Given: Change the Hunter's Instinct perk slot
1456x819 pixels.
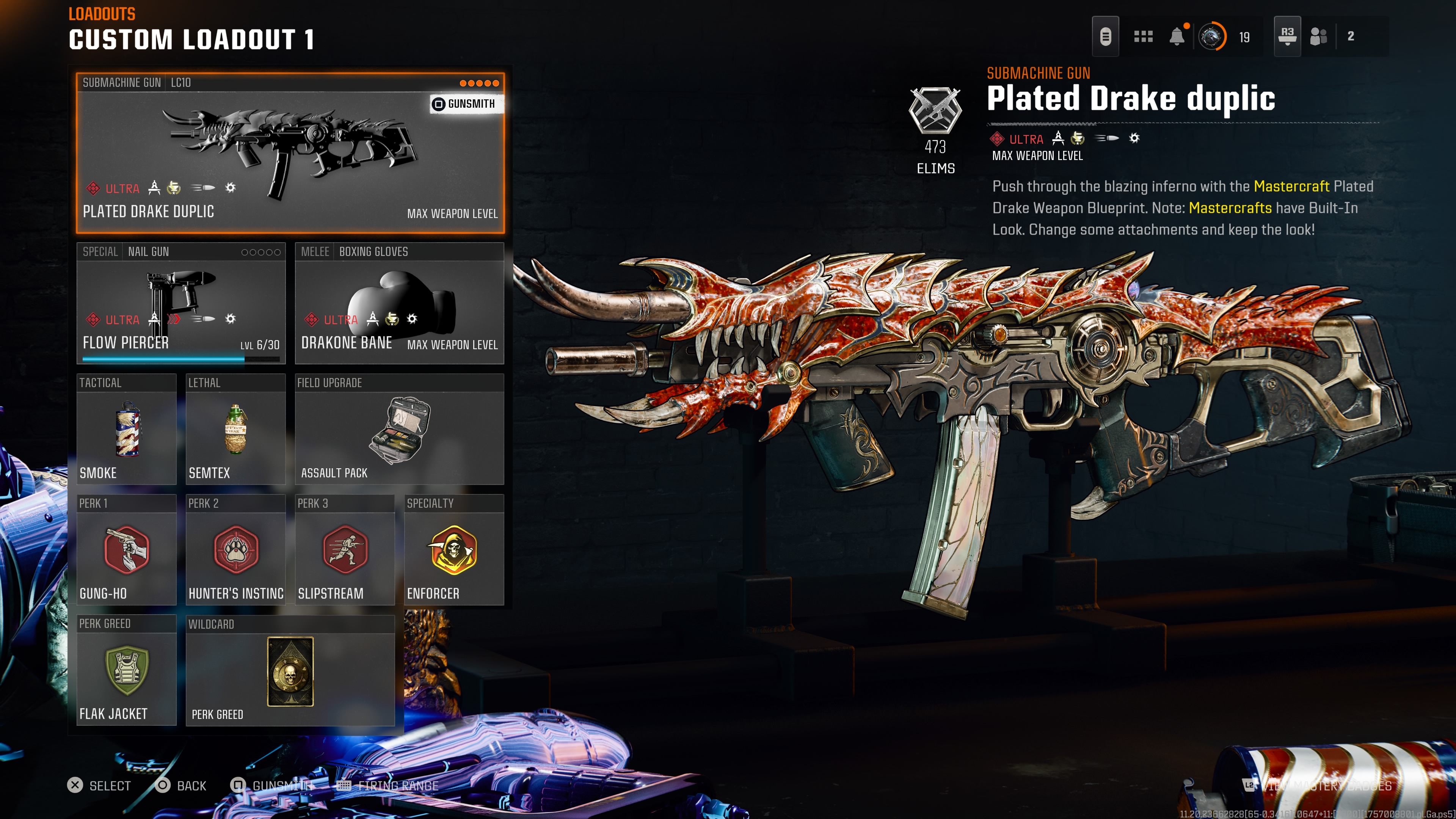Looking at the screenshot, I should tap(235, 550).
